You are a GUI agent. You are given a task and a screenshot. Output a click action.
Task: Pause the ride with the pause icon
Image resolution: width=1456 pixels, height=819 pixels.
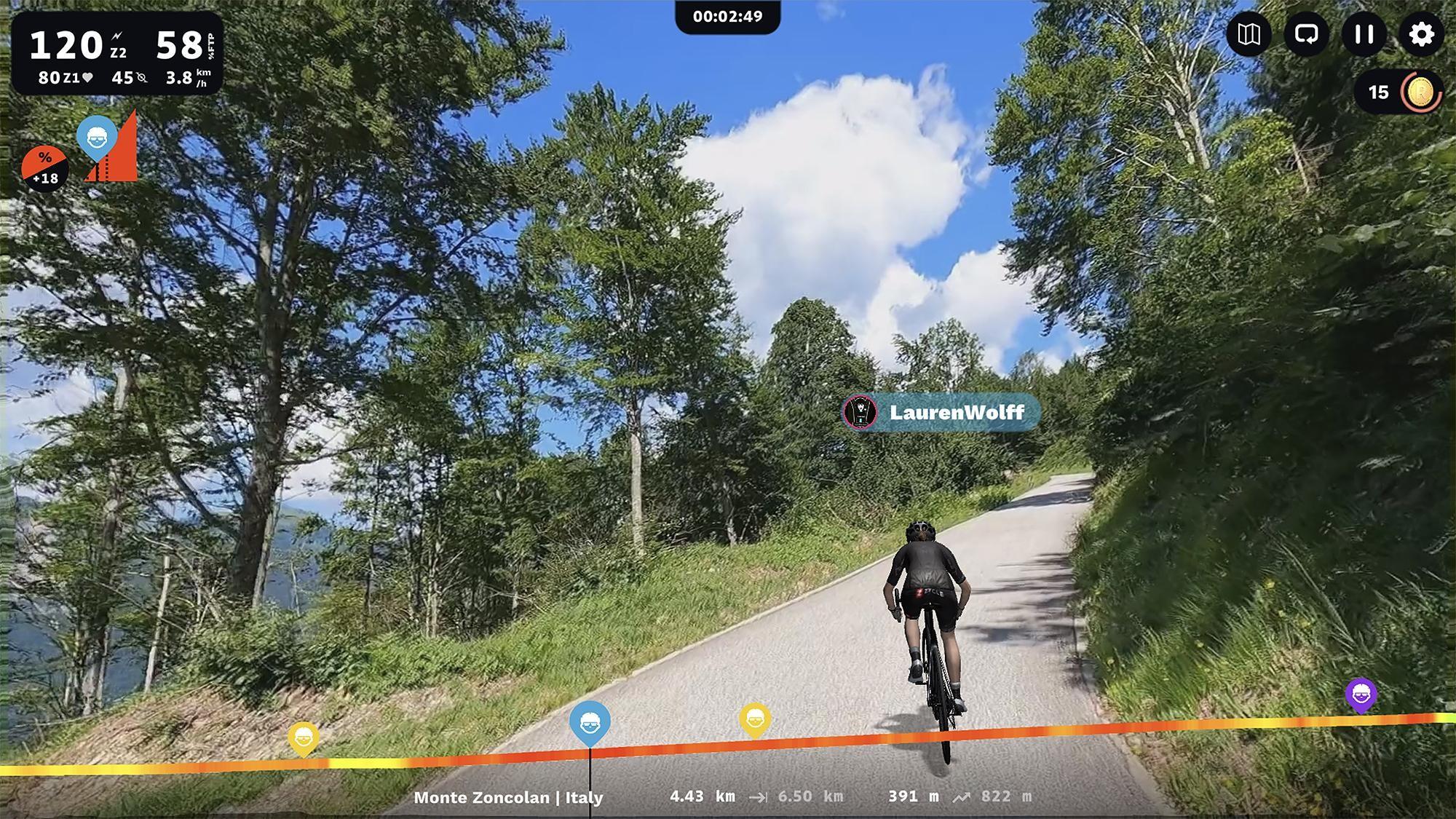[x=1363, y=34]
